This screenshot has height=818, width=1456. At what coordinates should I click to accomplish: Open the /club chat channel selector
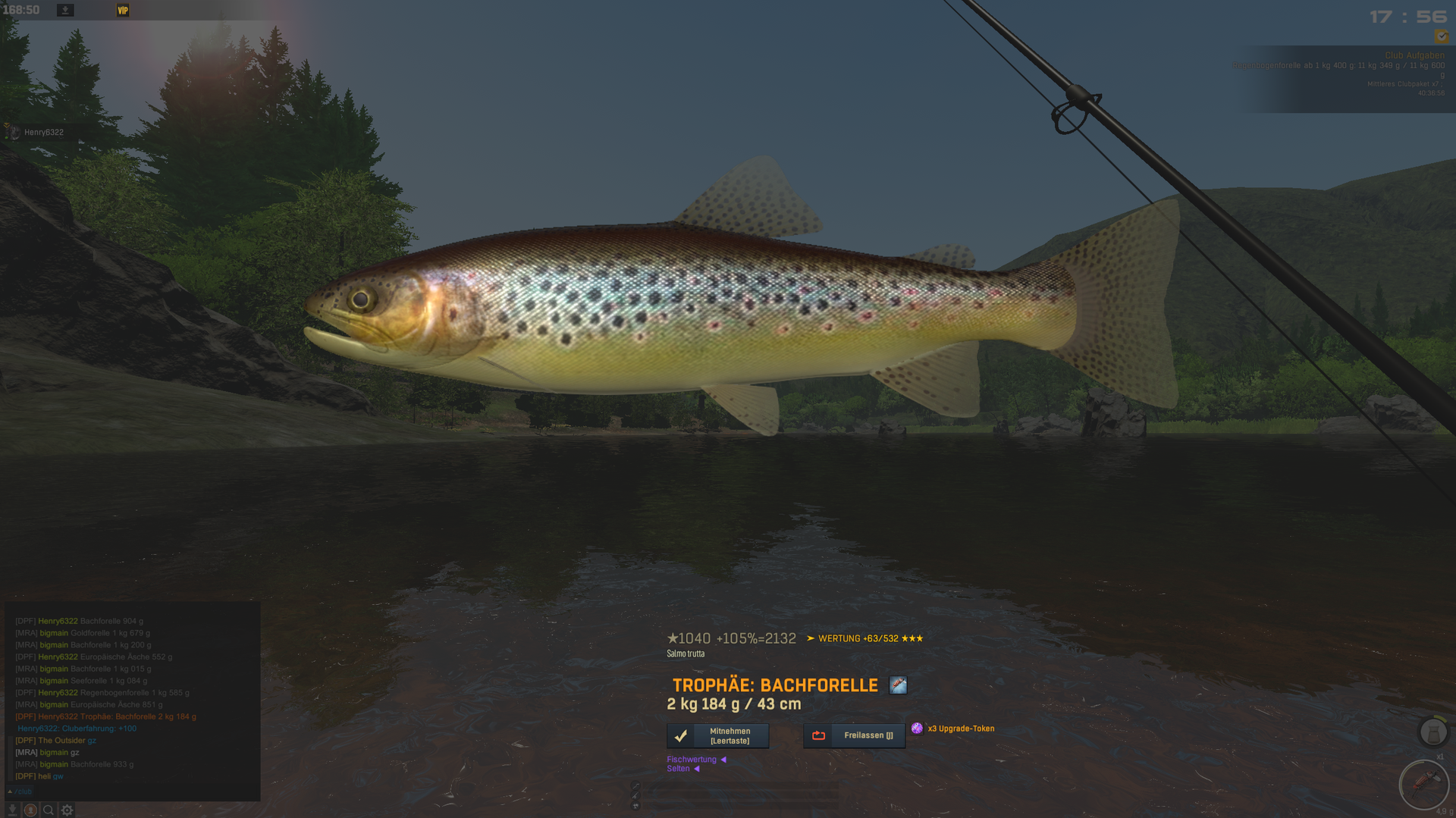pos(20,791)
